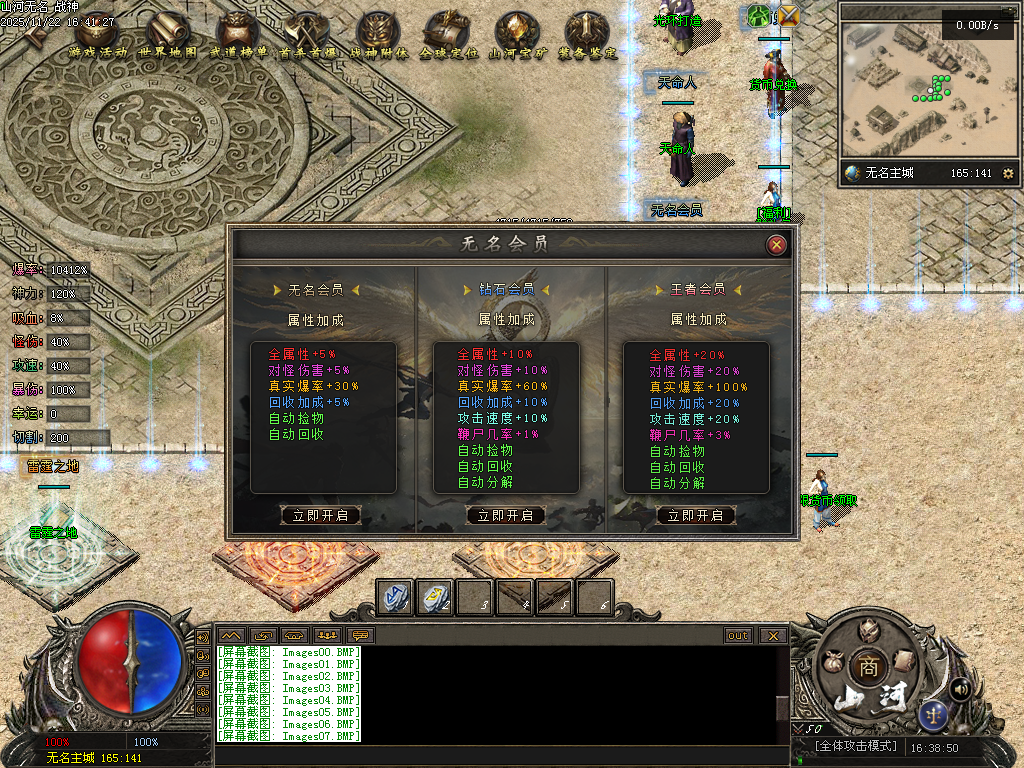This screenshot has width=1024, height=768.
Task: Open the 商 shop button
Action: tap(866, 667)
